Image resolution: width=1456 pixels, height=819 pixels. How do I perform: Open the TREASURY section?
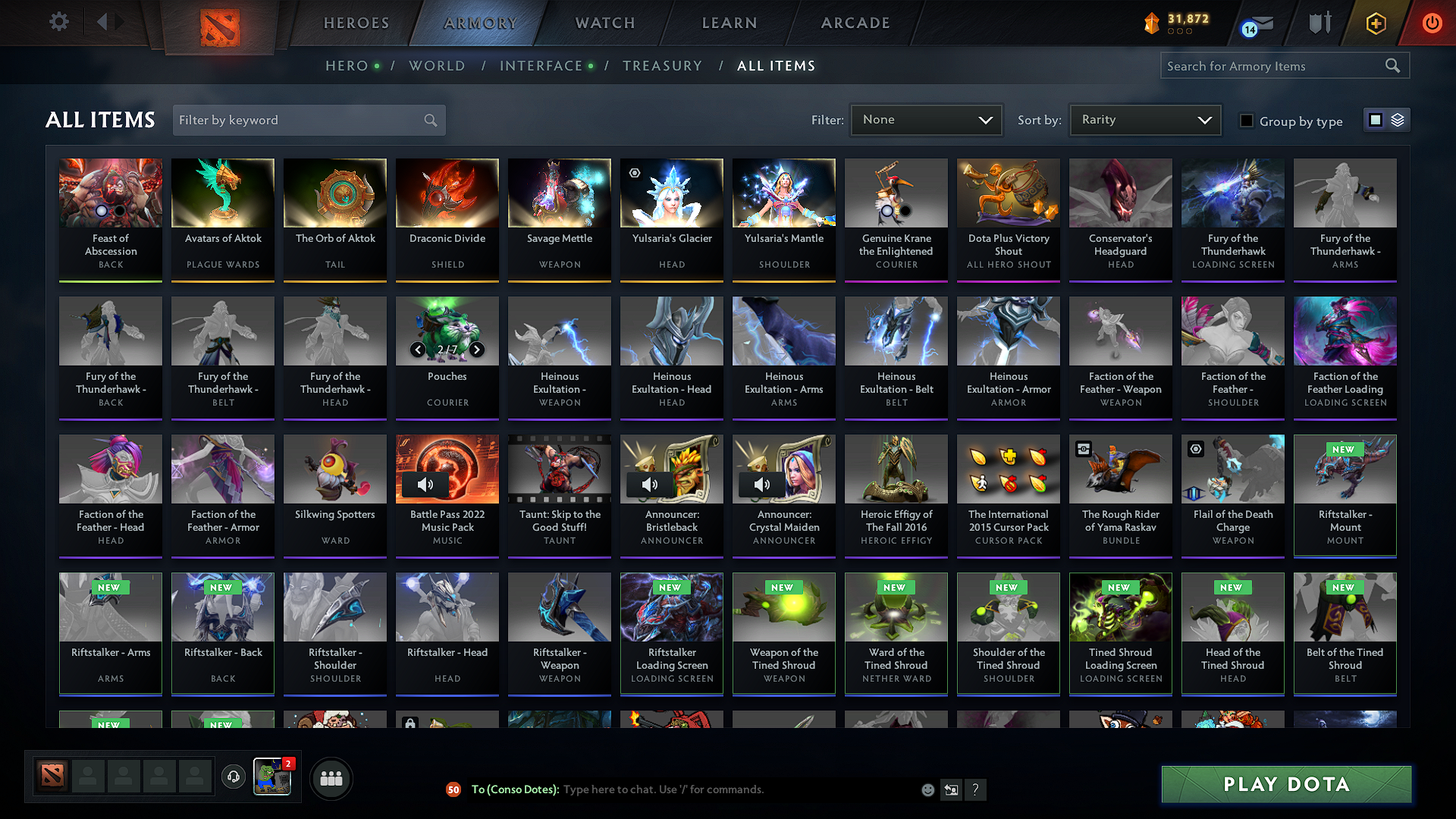click(x=662, y=66)
